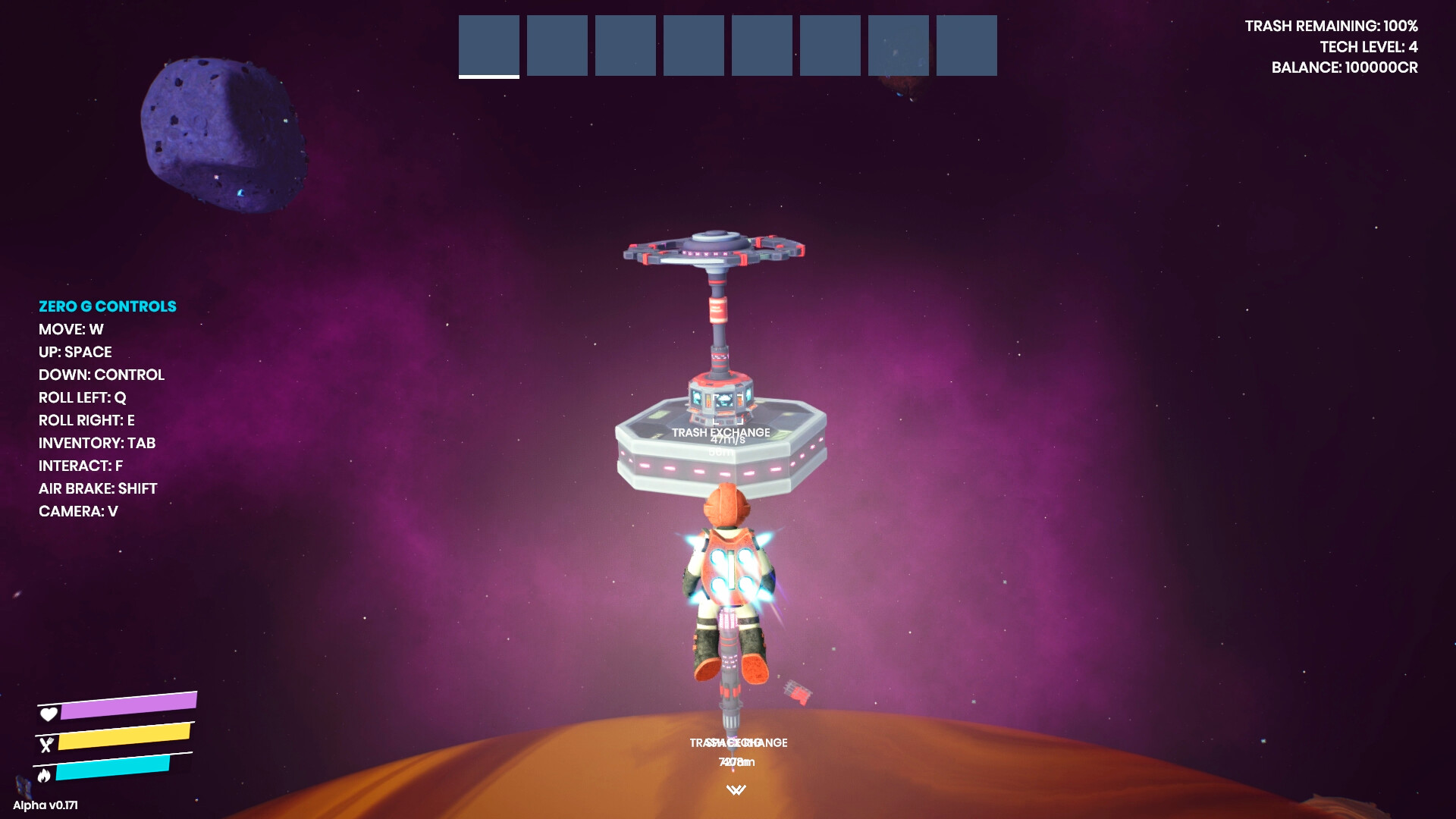This screenshot has width=1456, height=819.
Task: Toggle the AIR BRAKE: SHIFT entry
Action: [98, 488]
